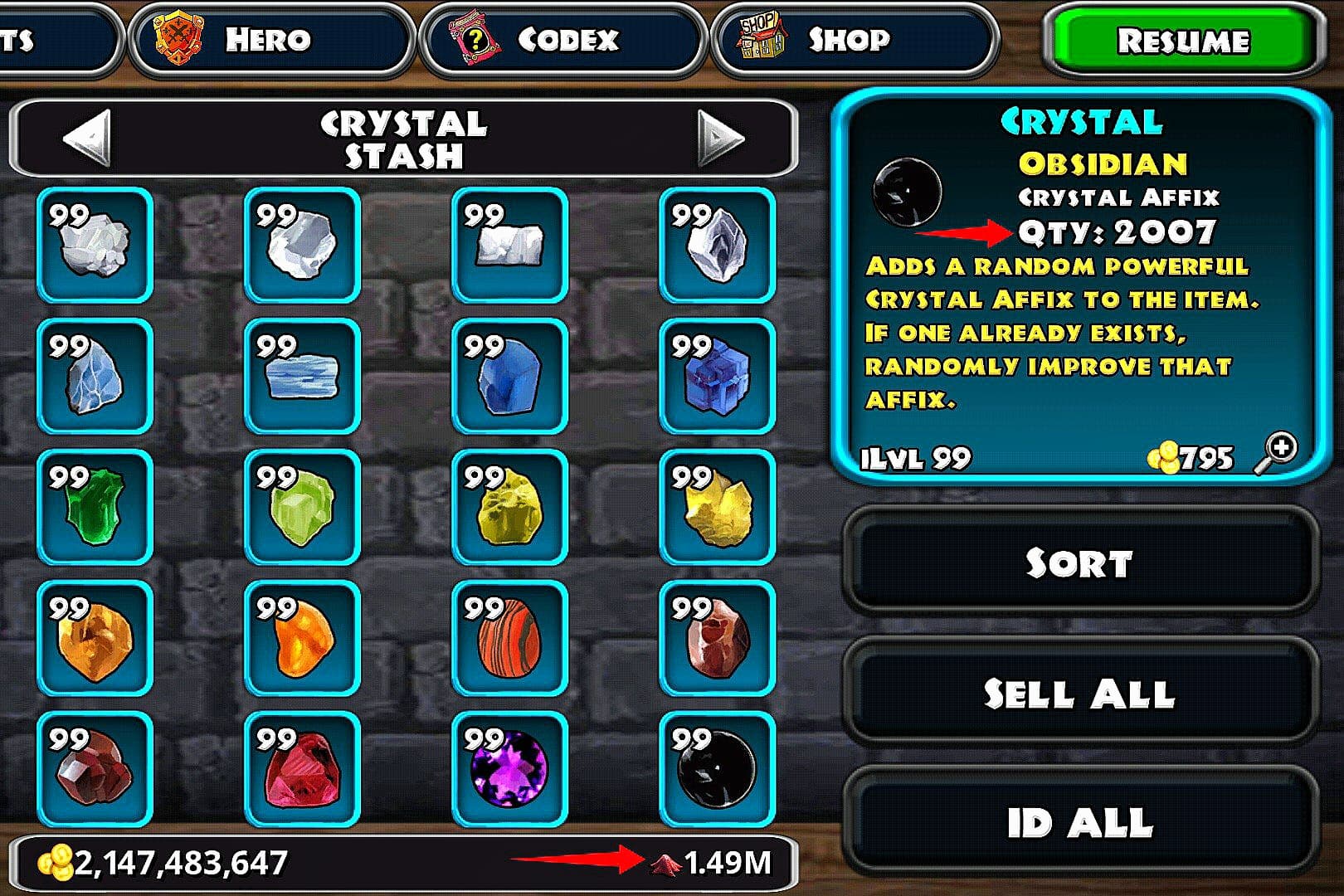This screenshot has height=896, width=1344.
Task: Select the black obsidian crystal slot
Action: click(717, 769)
